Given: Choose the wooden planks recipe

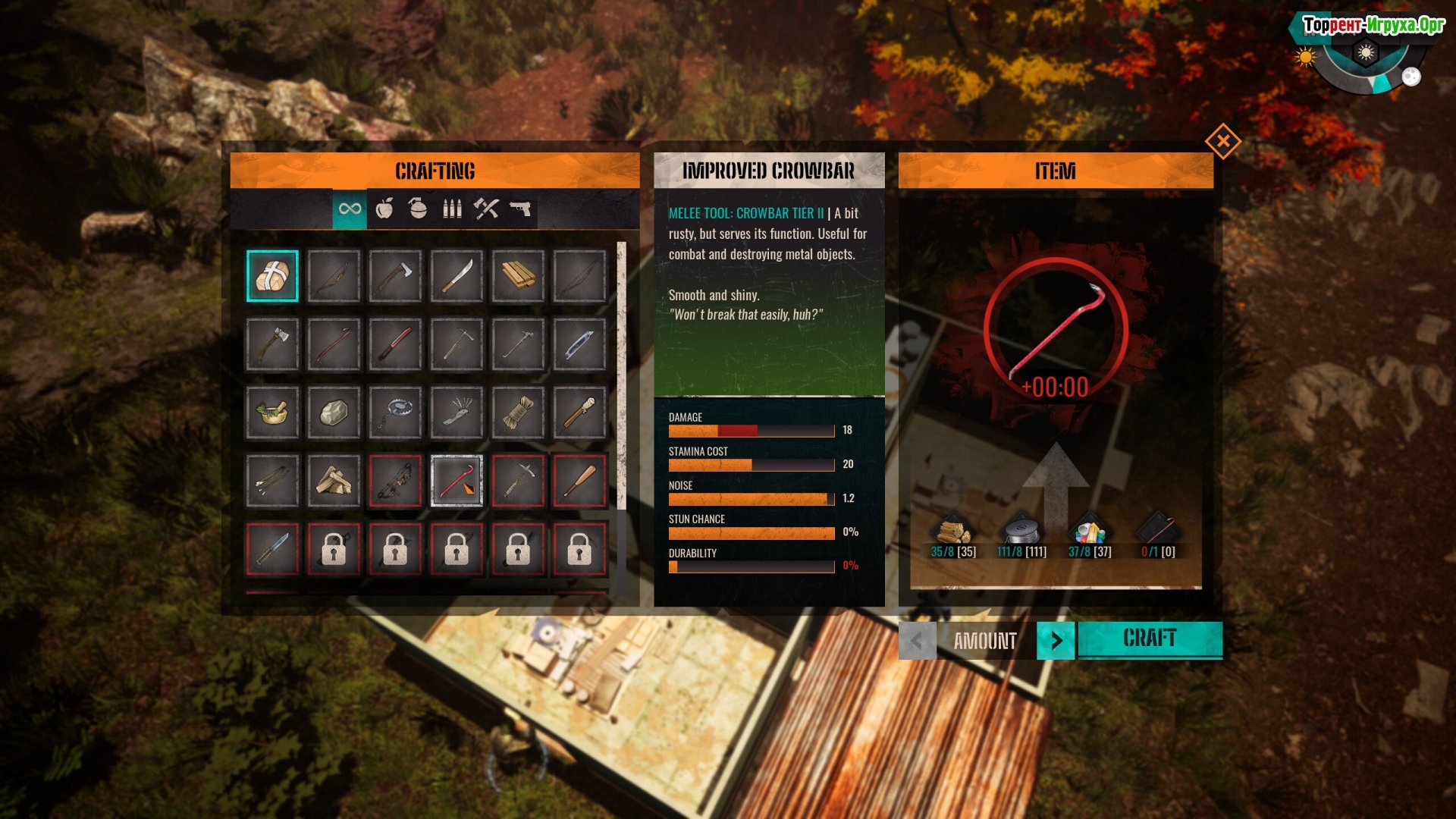Looking at the screenshot, I should coord(518,276).
